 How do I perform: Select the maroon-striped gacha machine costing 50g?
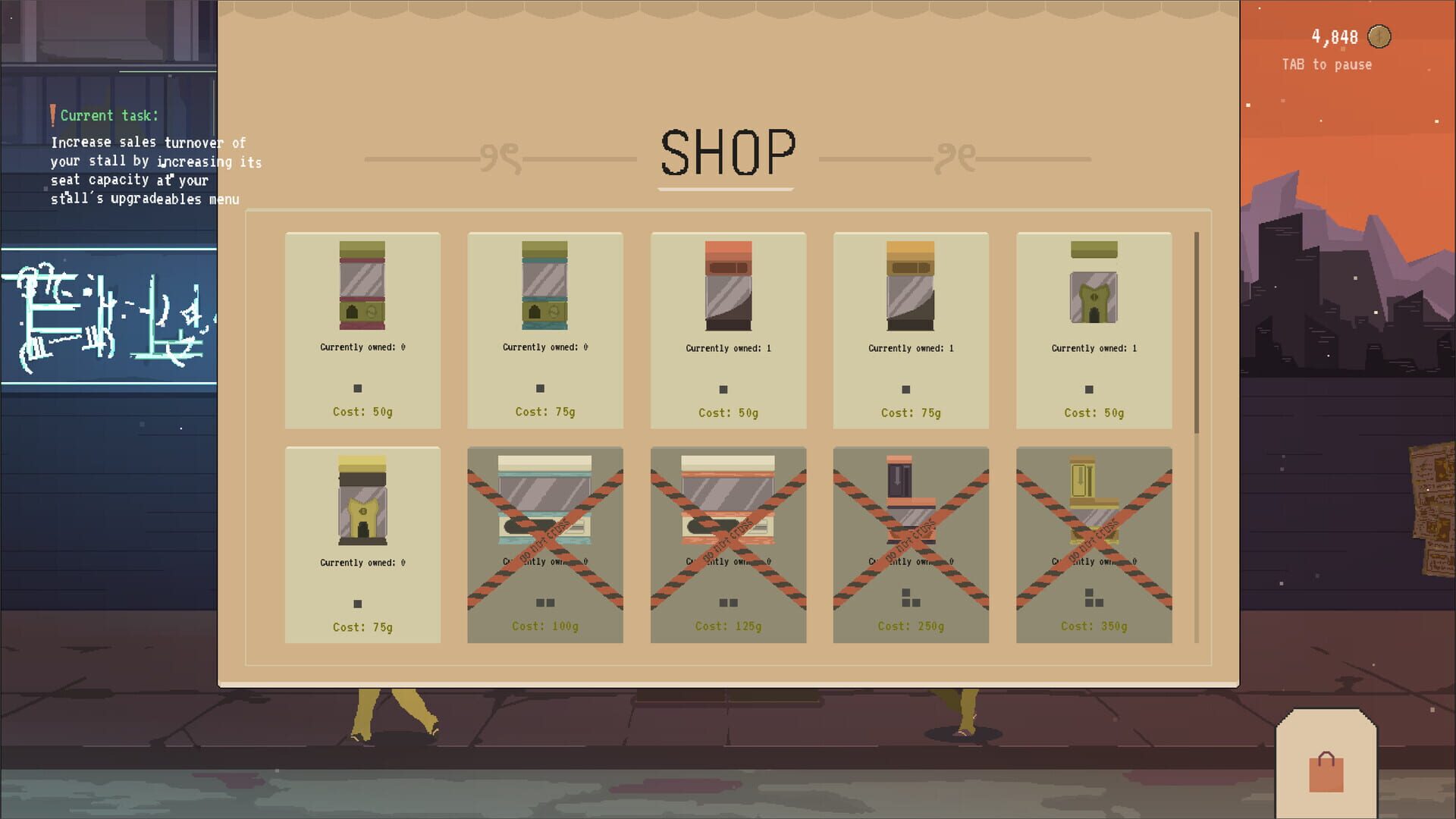[362, 296]
